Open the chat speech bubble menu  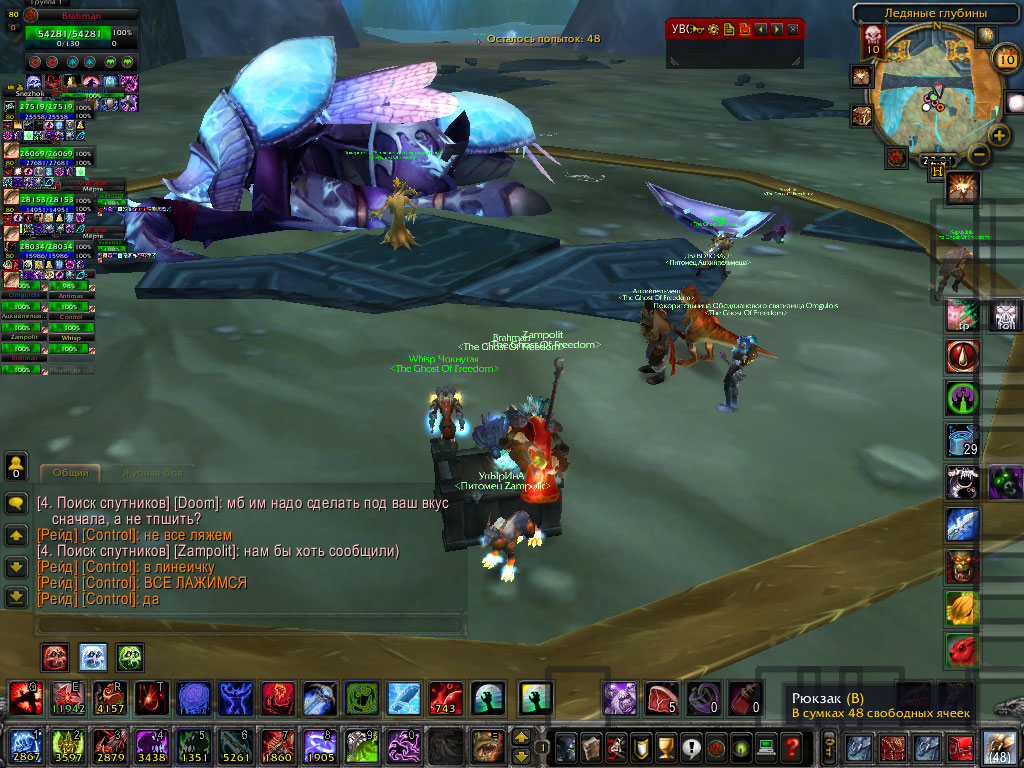(x=16, y=504)
